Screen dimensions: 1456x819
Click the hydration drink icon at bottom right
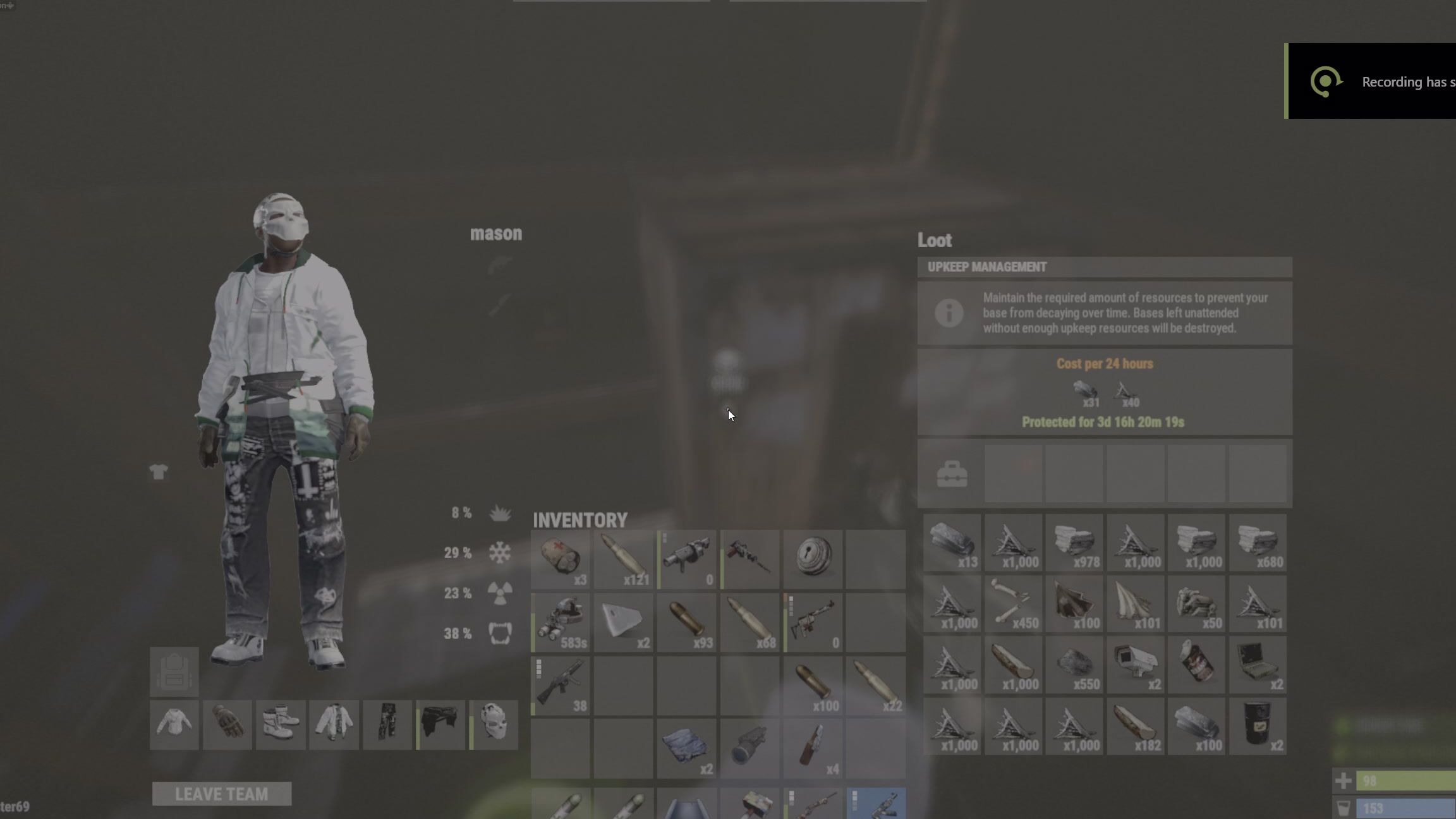click(1344, 808)
